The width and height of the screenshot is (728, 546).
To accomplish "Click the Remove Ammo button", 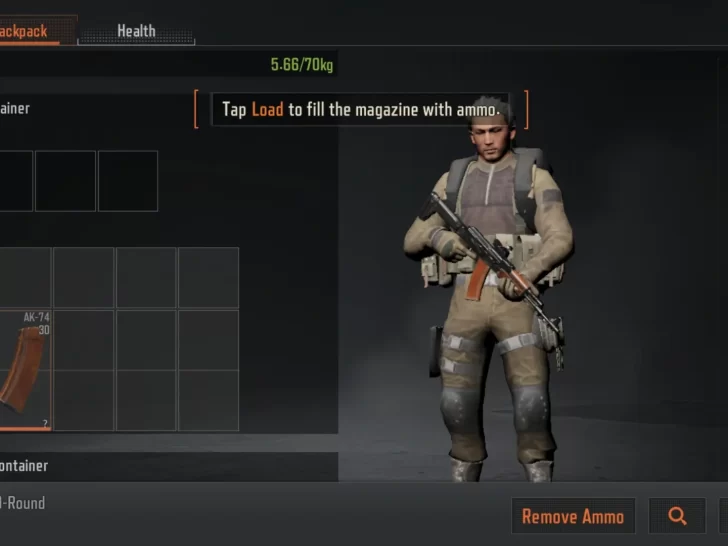I will (573, 516).
